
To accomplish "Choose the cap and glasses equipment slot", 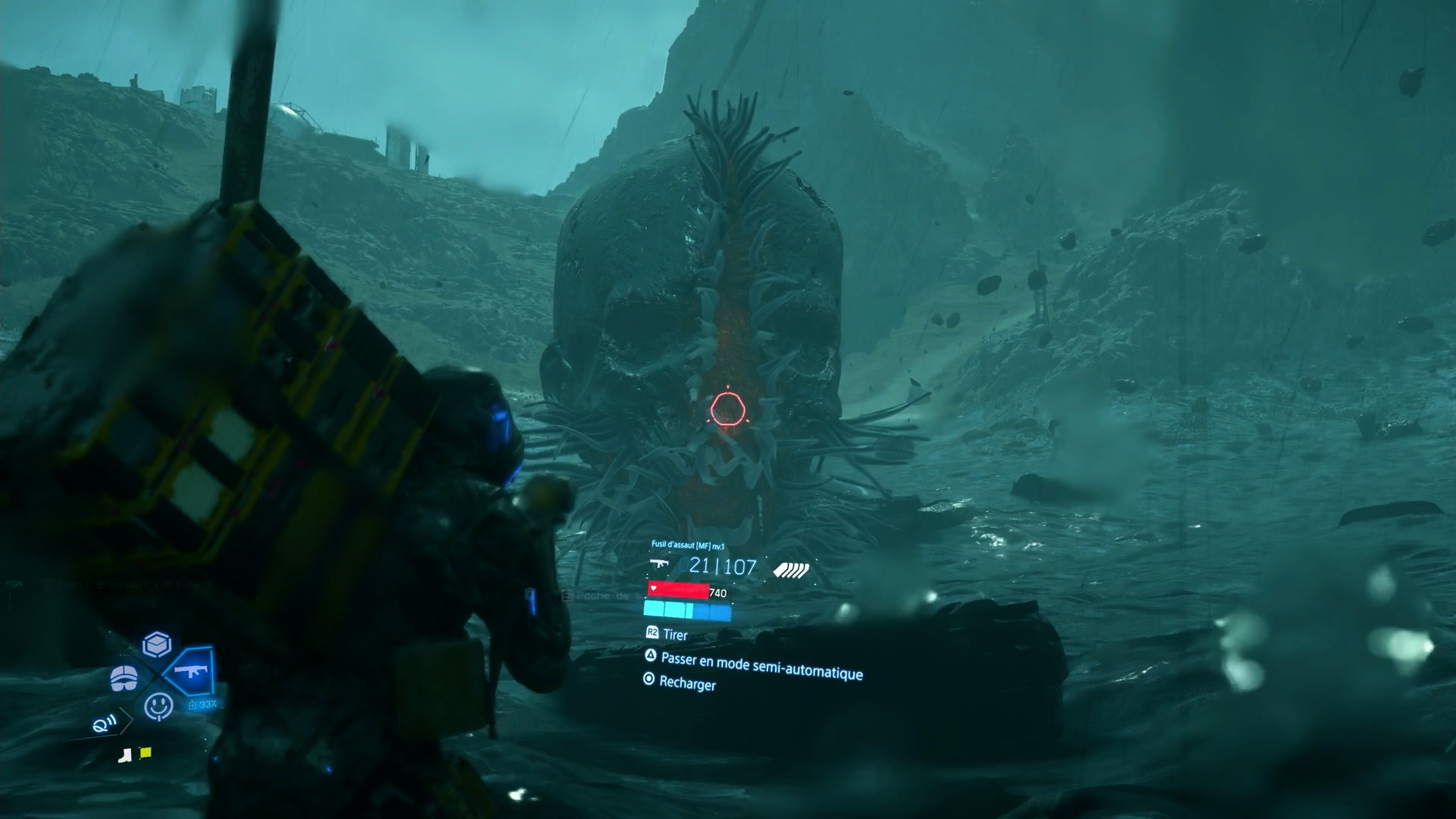I will [124, 678].
